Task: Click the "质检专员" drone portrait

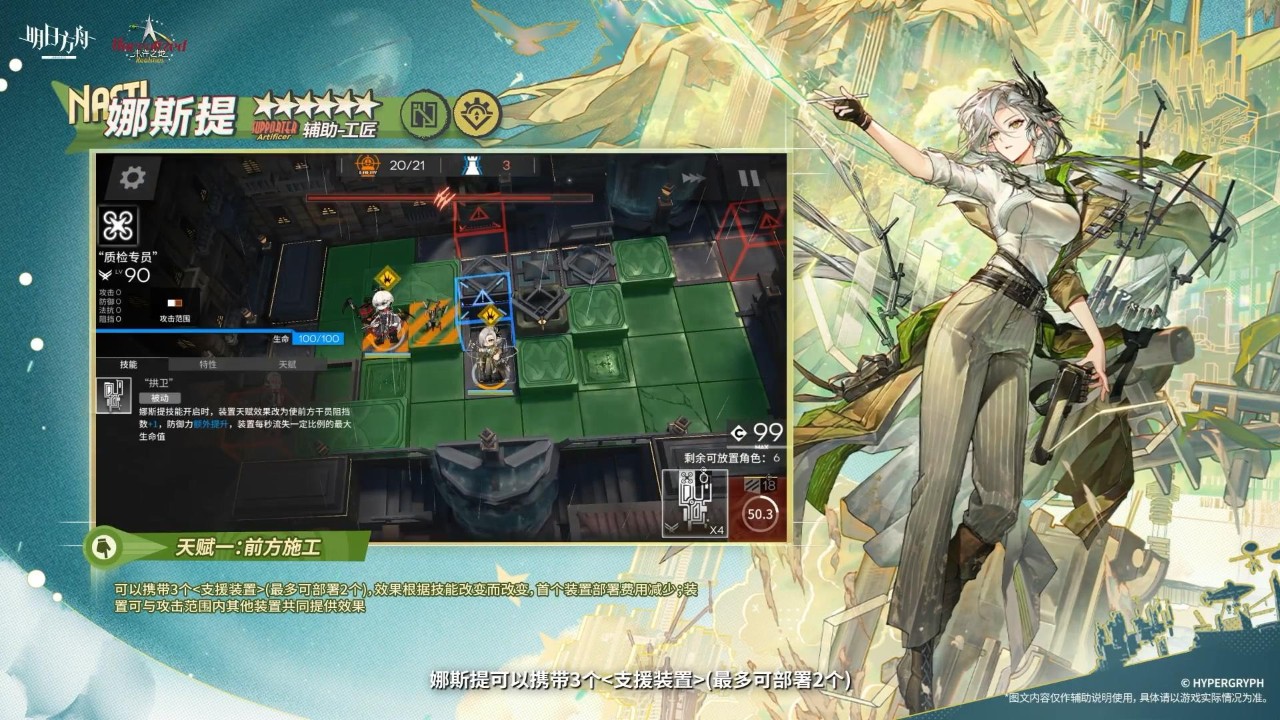Action: point(118,225)
